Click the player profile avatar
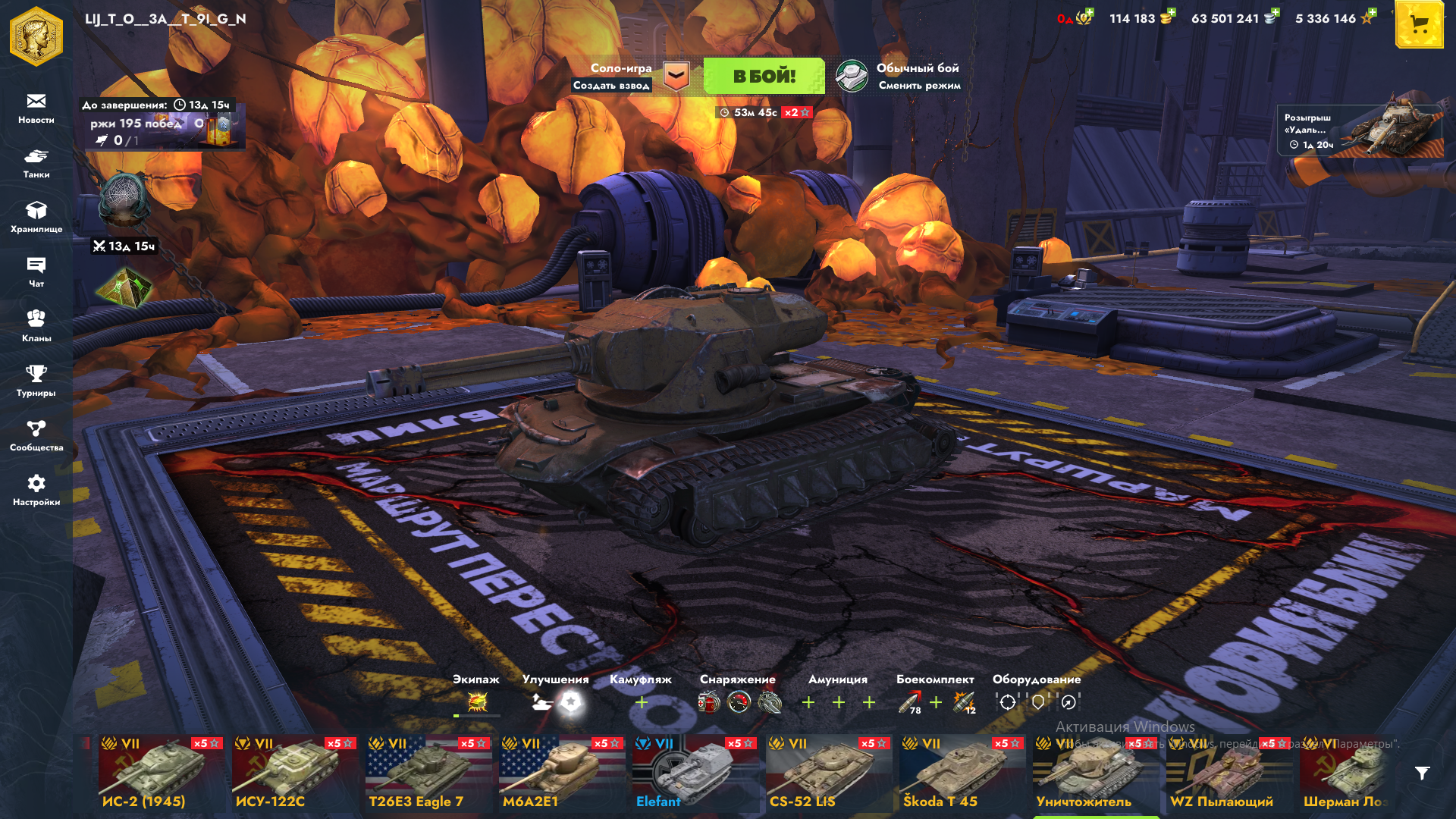This screenshot has width=1456, height=819. 36,36
